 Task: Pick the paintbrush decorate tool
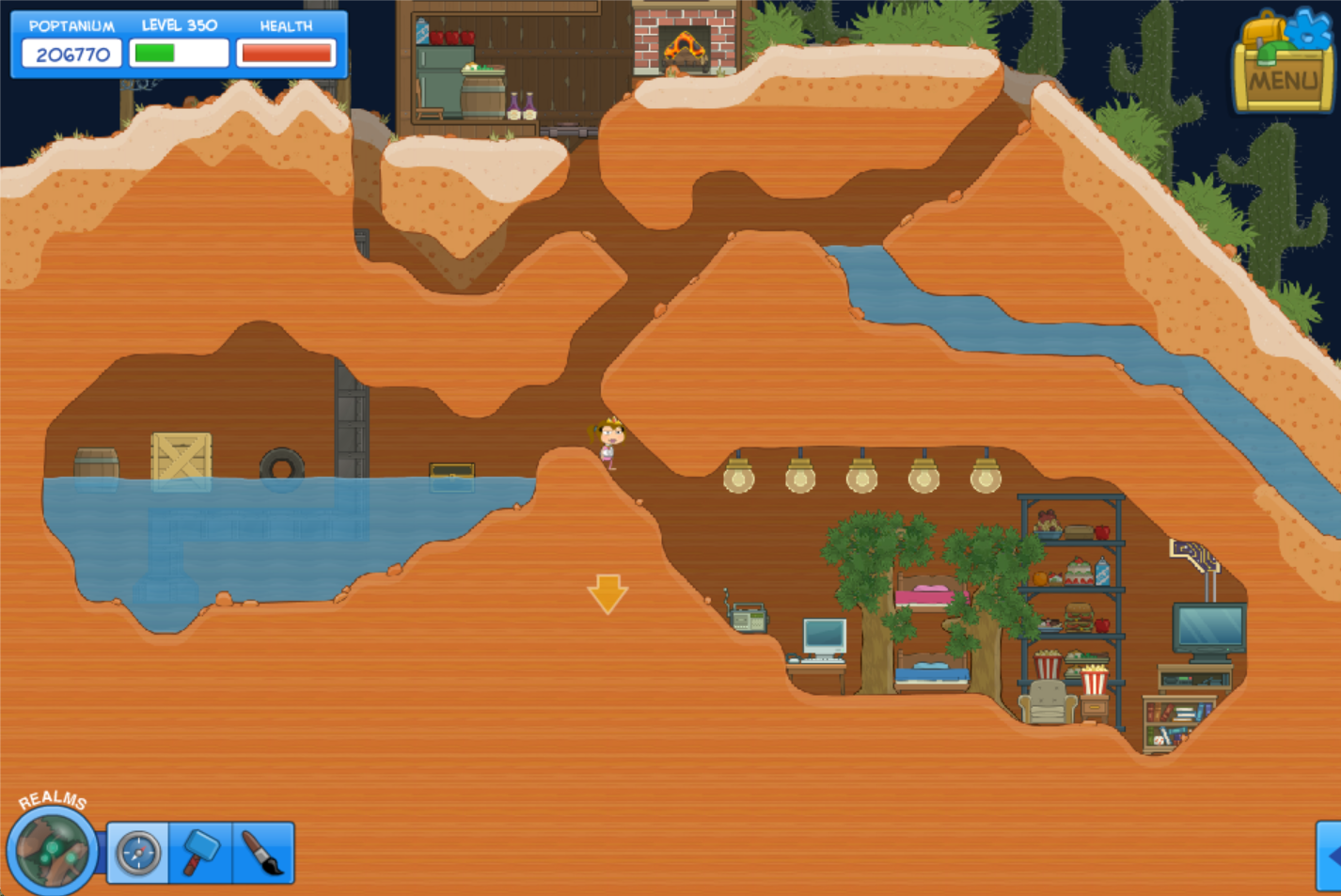tap(263, 854)
